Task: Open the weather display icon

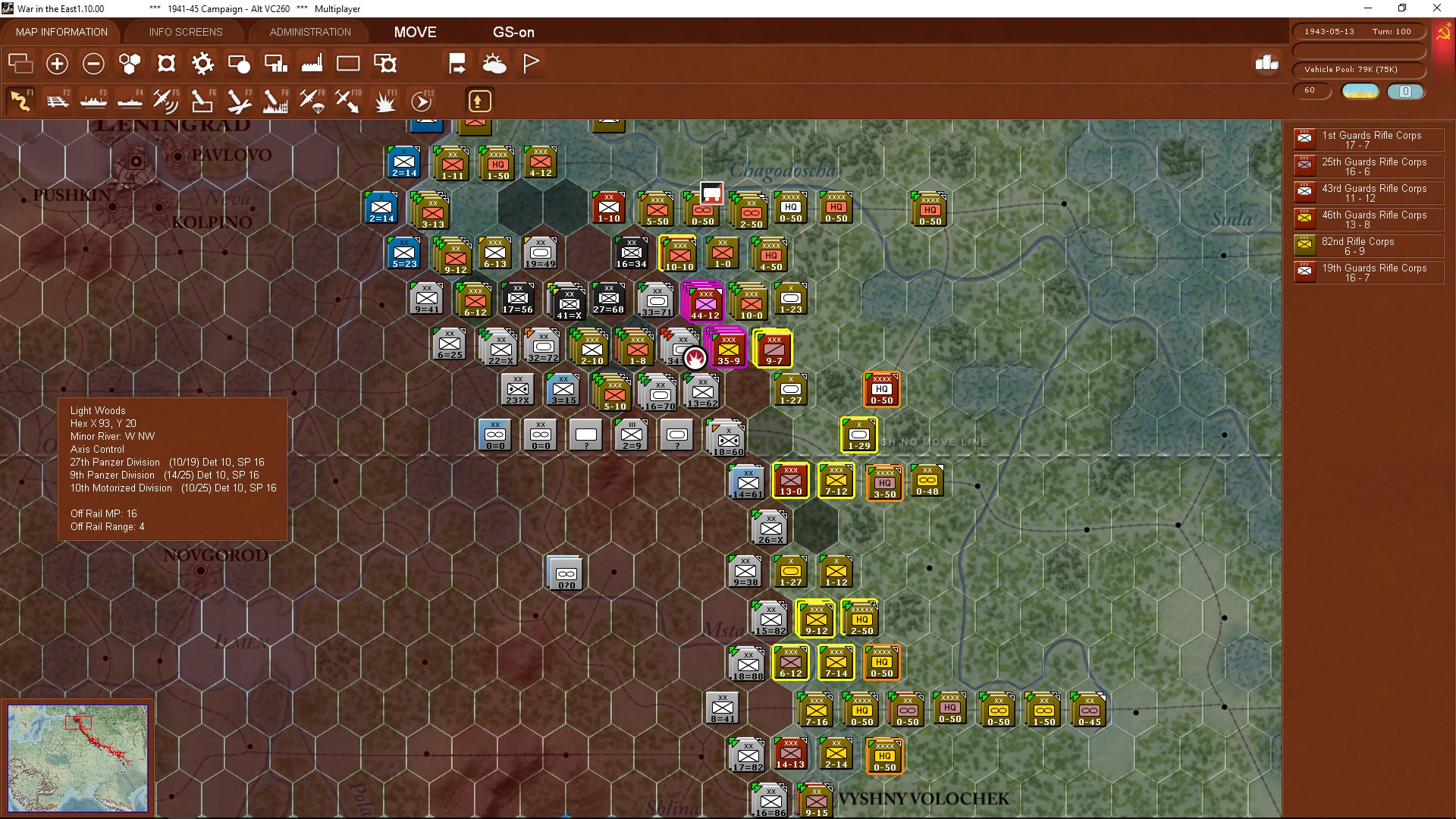Action: point(495,64)
